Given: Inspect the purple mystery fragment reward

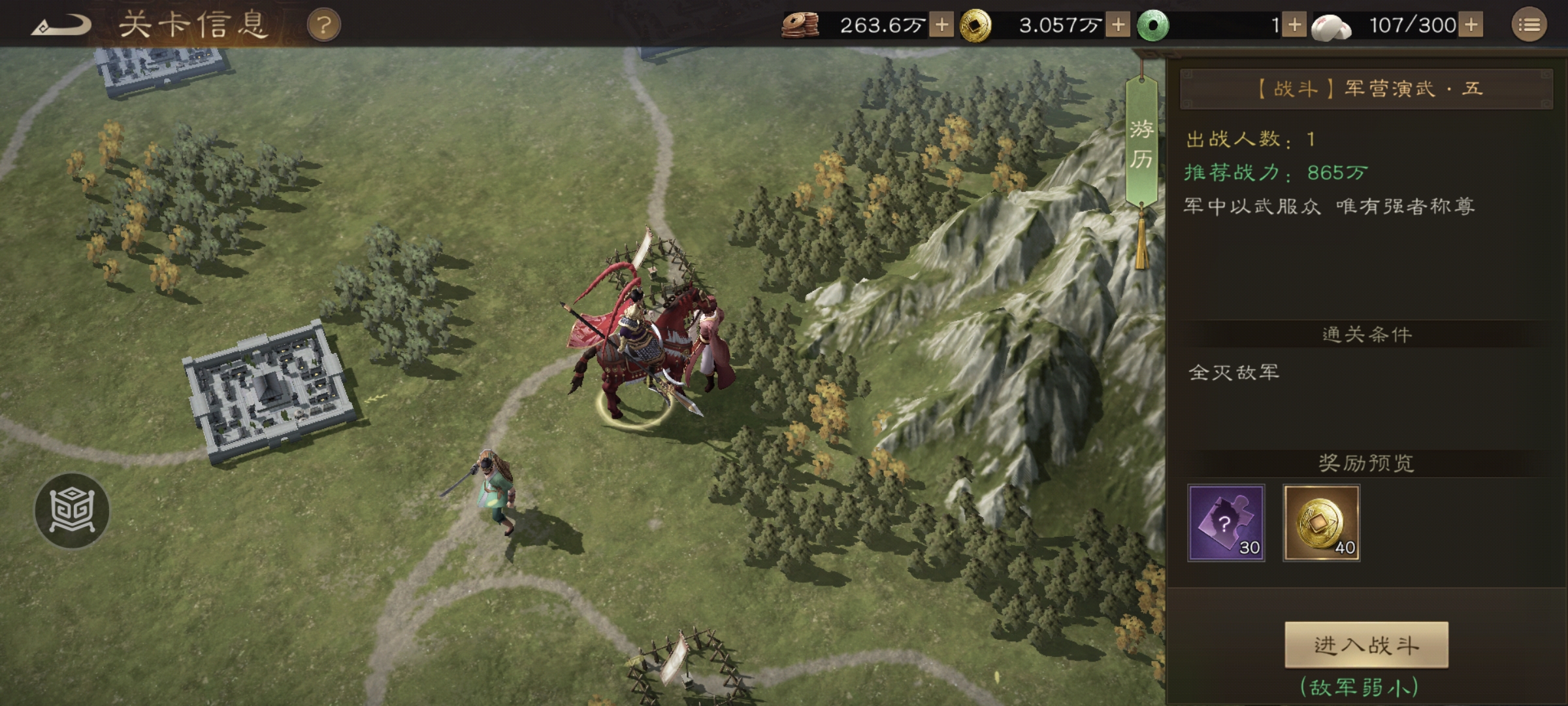Looking at the screenshot, I should tap(1226, 523).
